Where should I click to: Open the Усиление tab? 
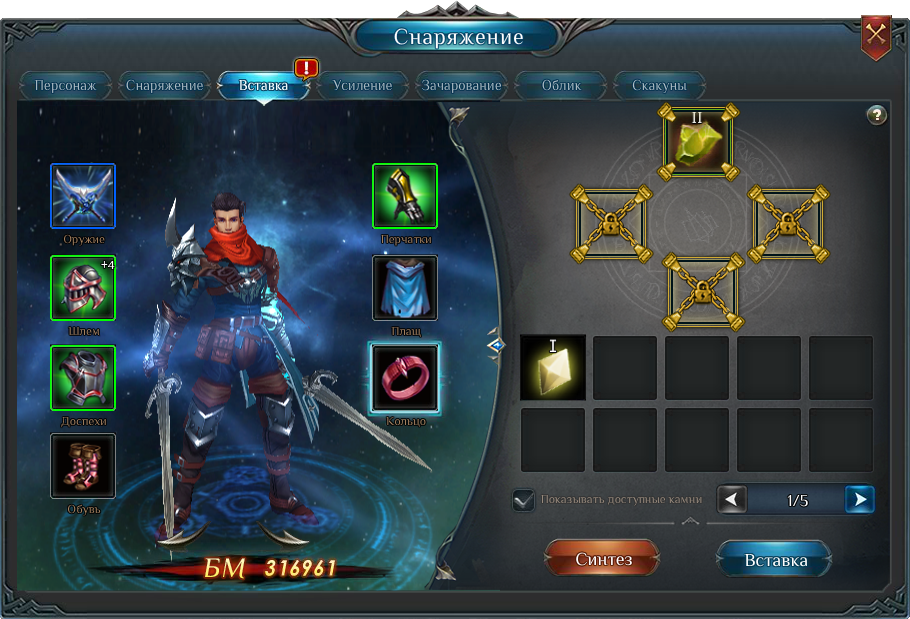362,85
